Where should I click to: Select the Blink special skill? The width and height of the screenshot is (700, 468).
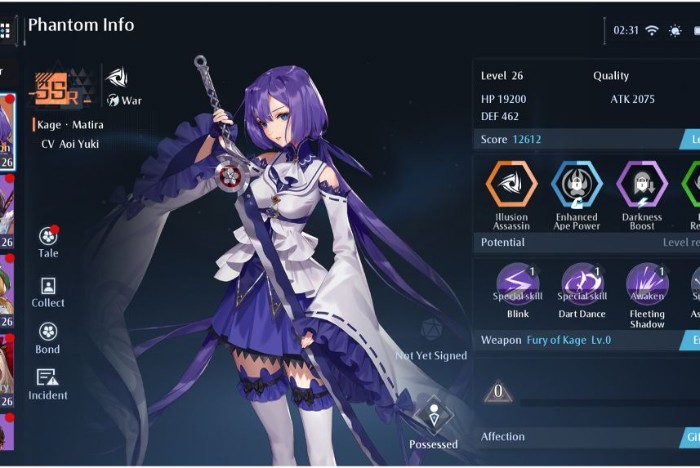tap(518, 283)
